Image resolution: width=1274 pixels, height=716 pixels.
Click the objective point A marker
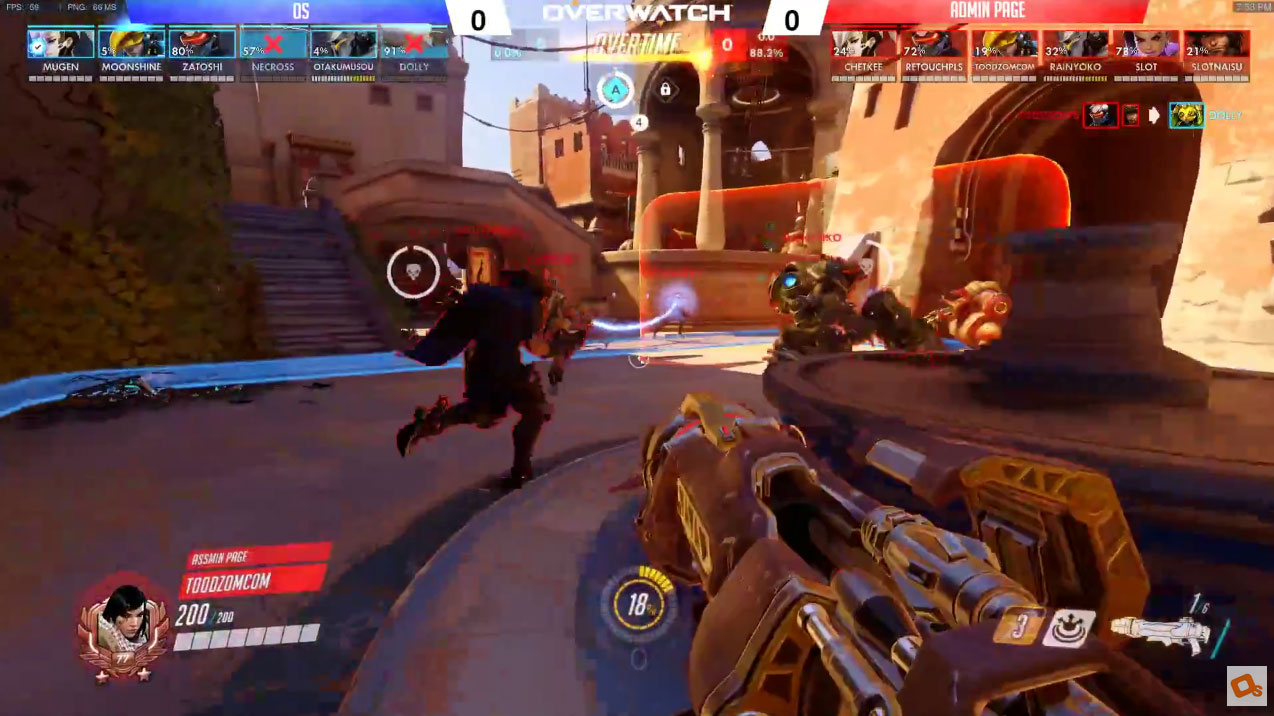[x=616, y=91]
